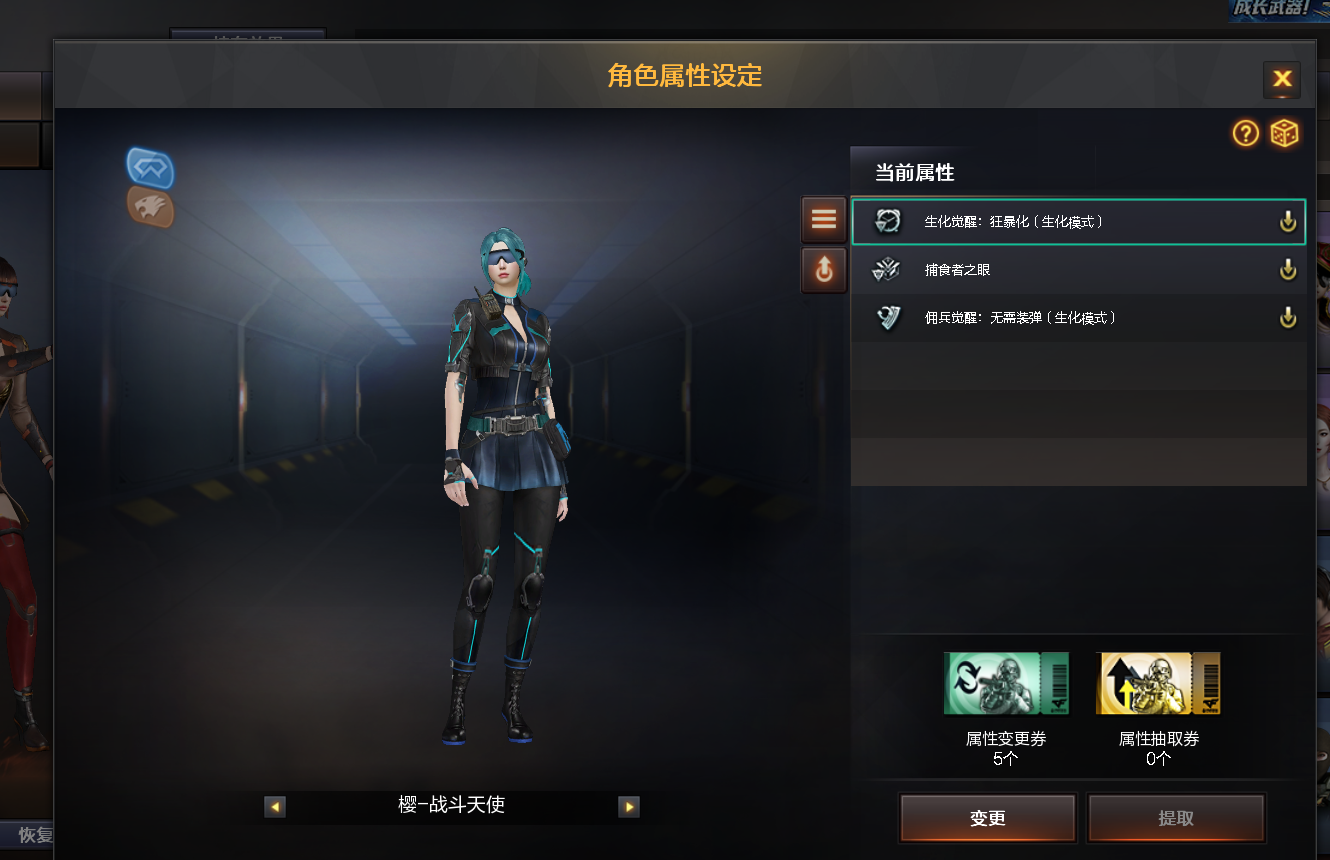Screen dimensions: 1330x860
Task: Click the orange up-arrow button
Action: pyautogui.click(x=823, y=270)
